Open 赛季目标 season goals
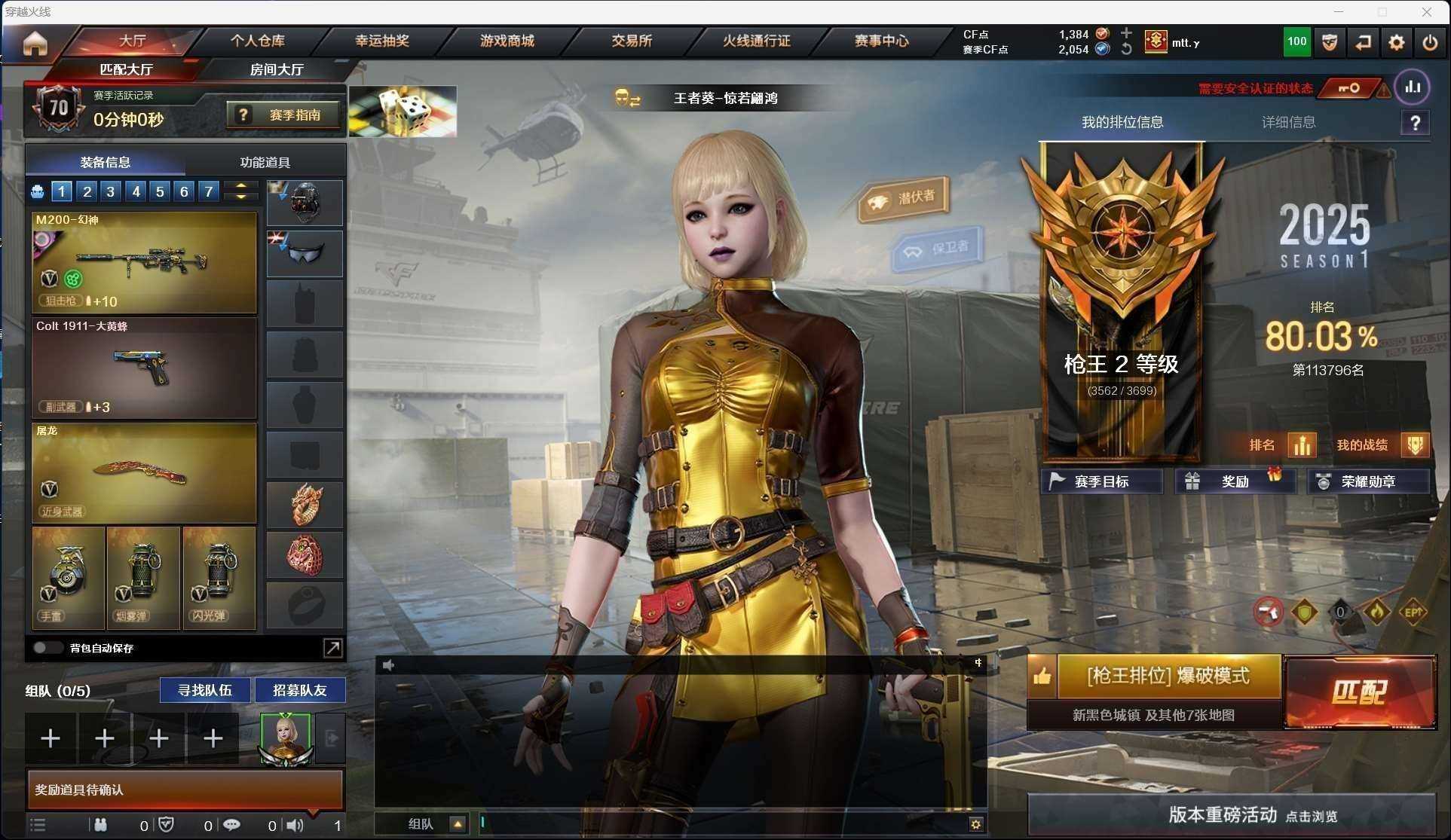Image resolution: width=1451 pixels, height=840 pixels. 1100,481
